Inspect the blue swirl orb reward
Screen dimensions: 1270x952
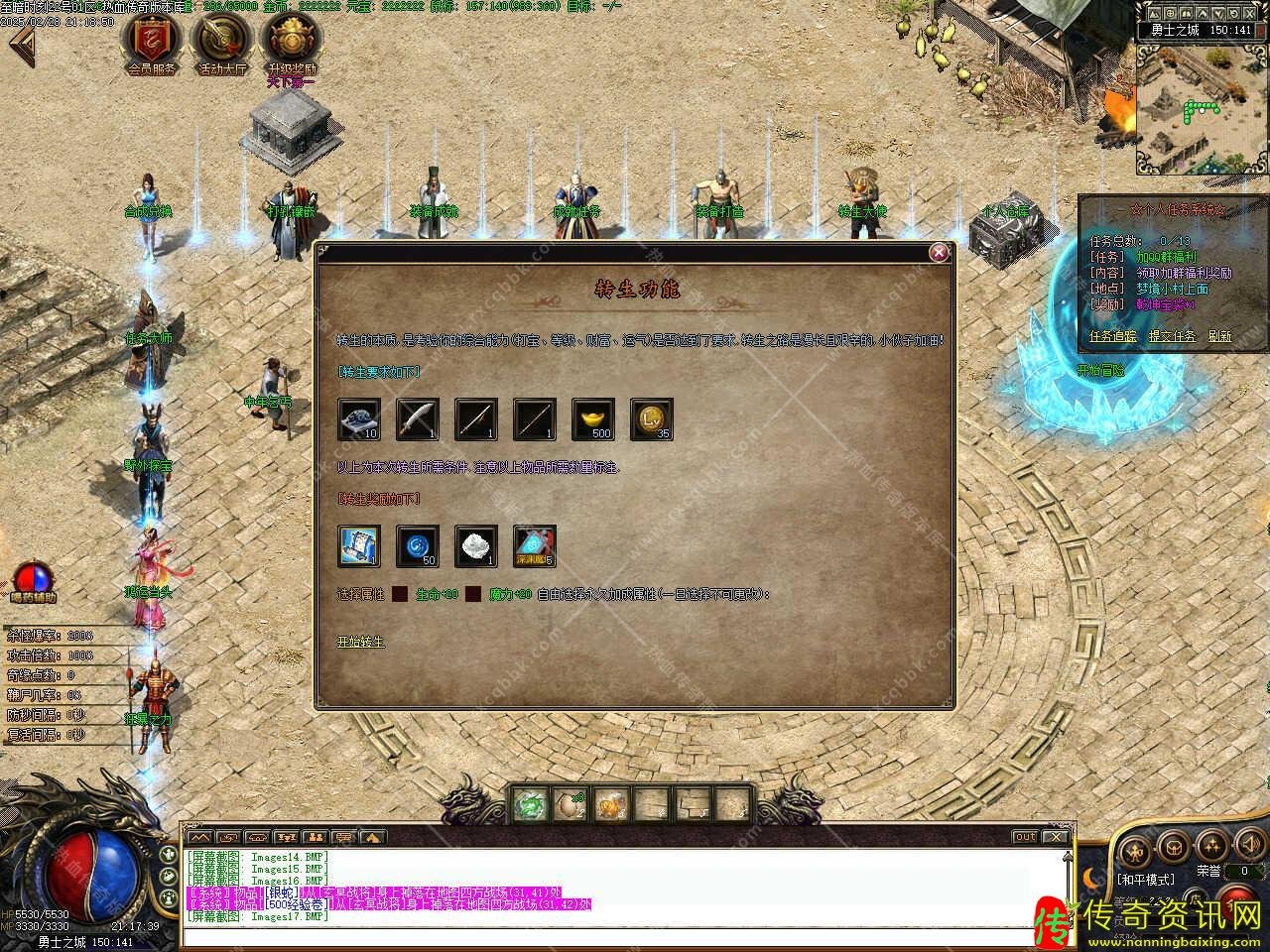417,546
